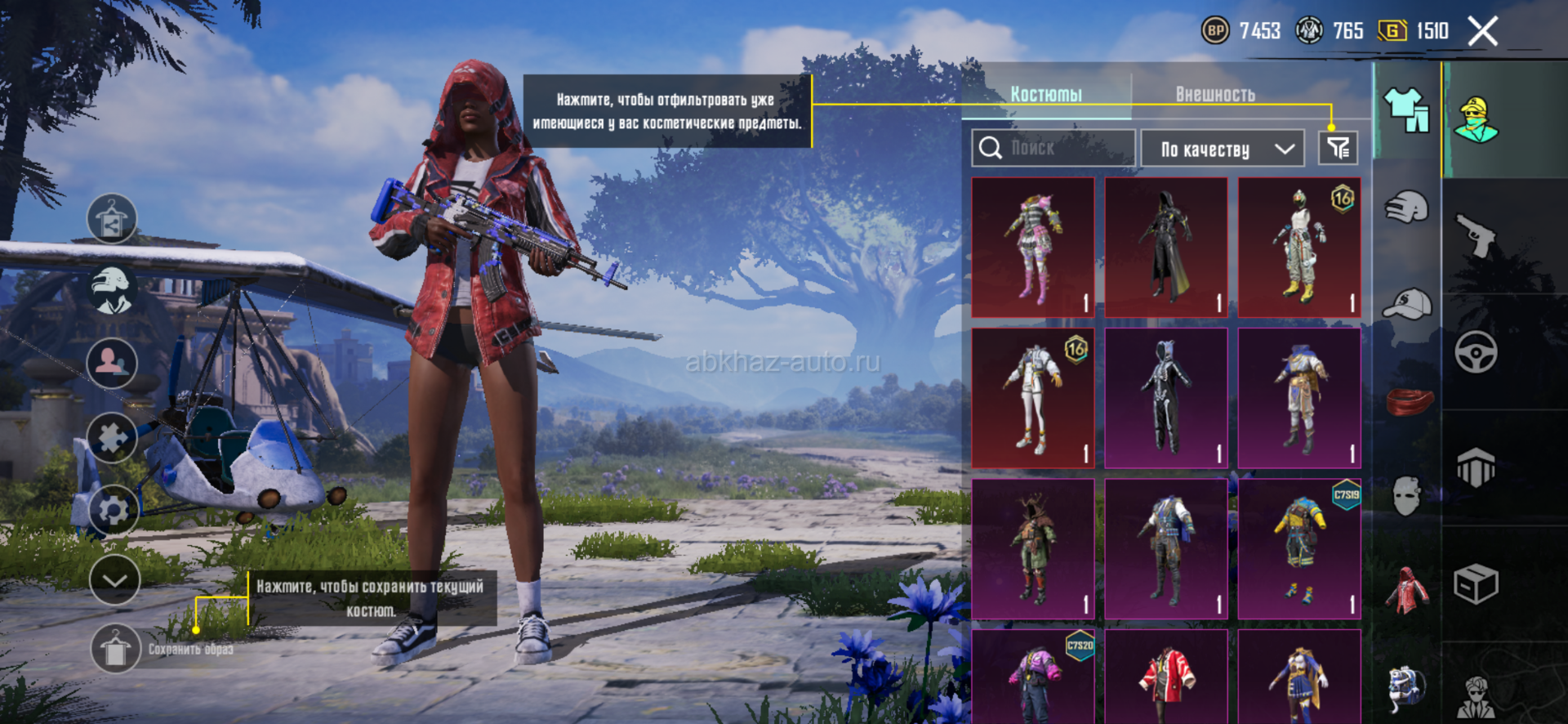Click the share outfit hanger button
Screen dimensions: 1568x724
click(112, 219)
